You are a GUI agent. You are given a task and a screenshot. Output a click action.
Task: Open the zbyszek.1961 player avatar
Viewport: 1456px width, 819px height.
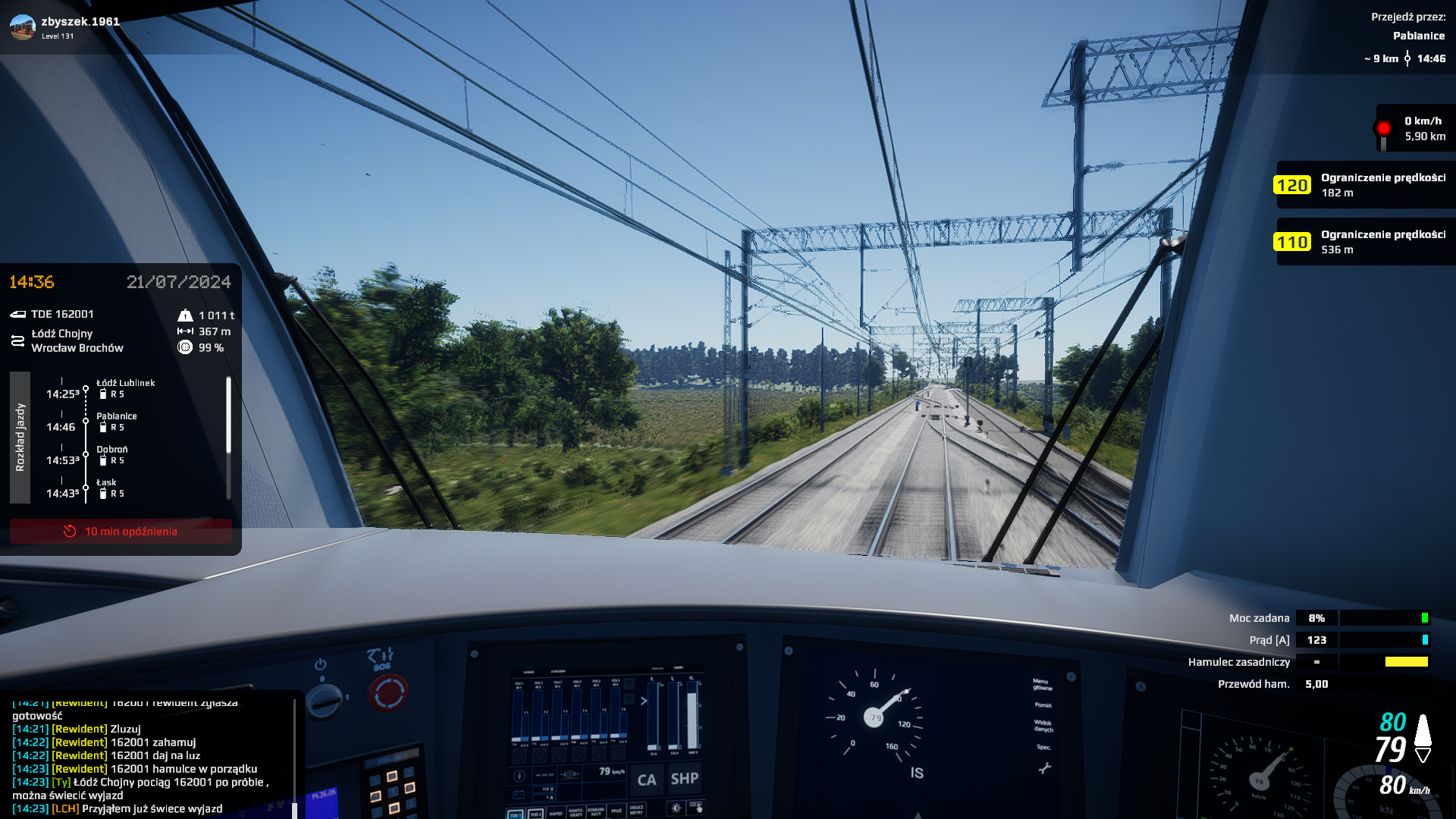[x=23, y=27]
